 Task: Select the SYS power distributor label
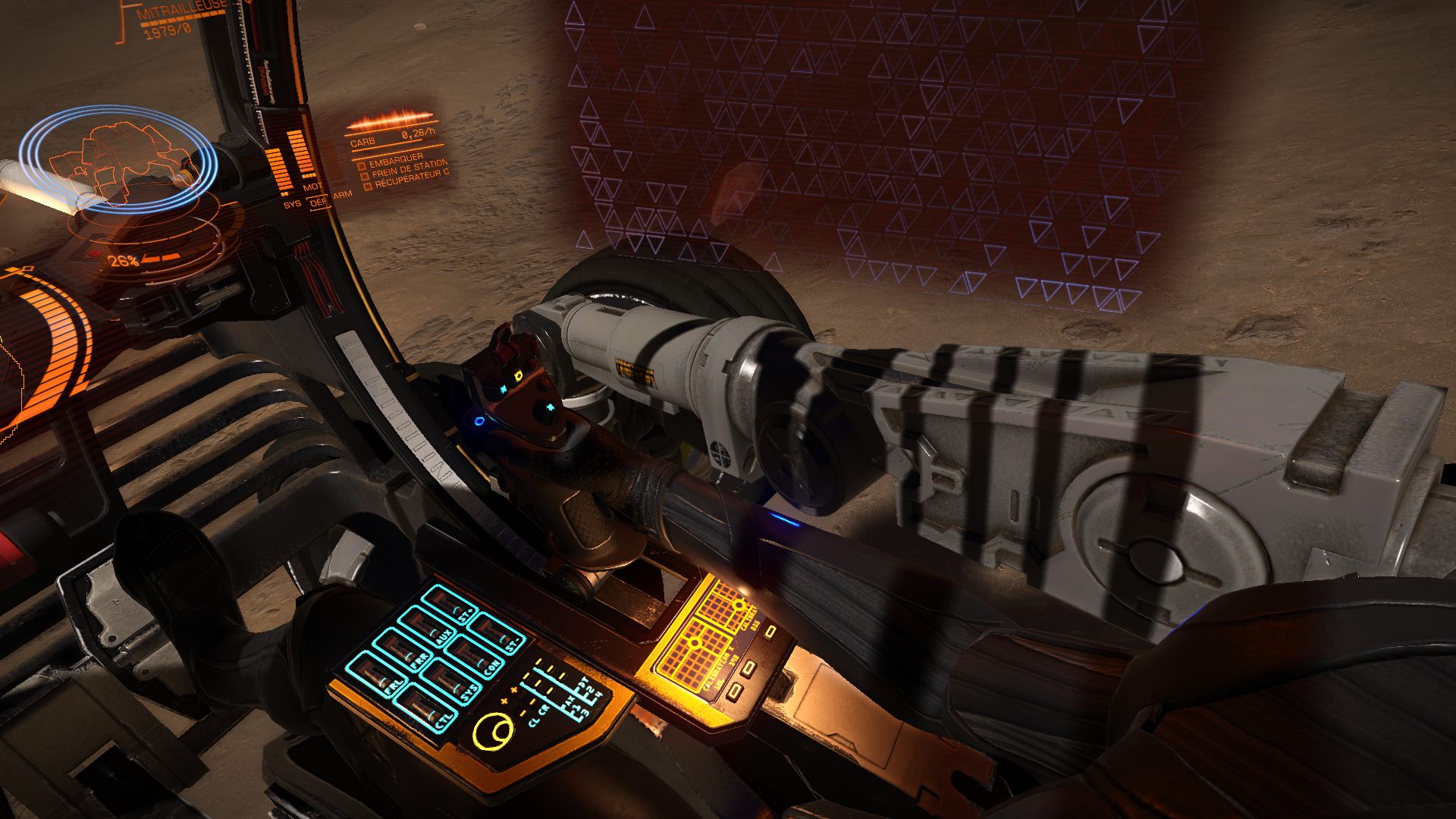[x=292, y=204]
